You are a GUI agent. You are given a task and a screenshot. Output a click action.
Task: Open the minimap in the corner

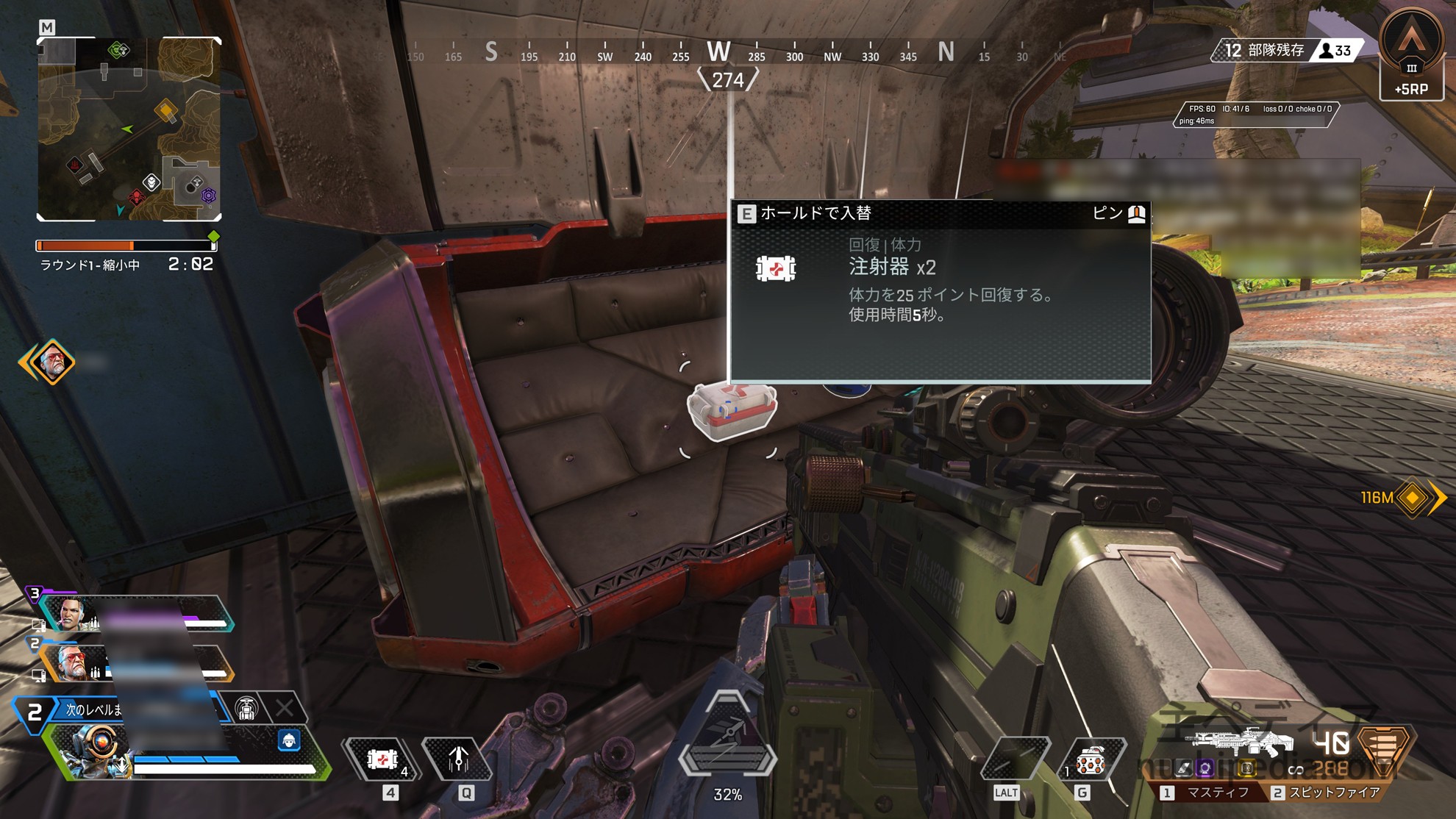(x=129, y=129)
